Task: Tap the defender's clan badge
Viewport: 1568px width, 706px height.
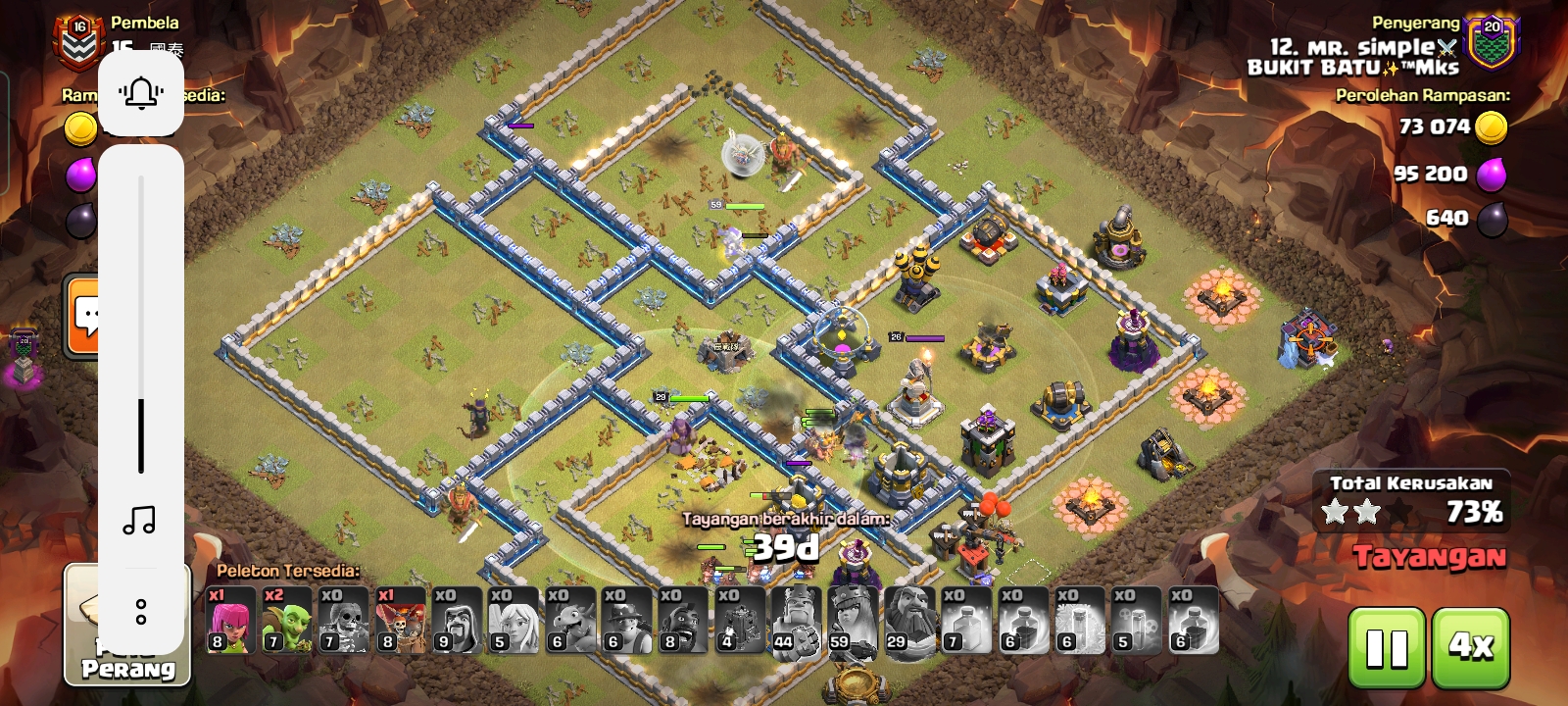Action: 78,41
